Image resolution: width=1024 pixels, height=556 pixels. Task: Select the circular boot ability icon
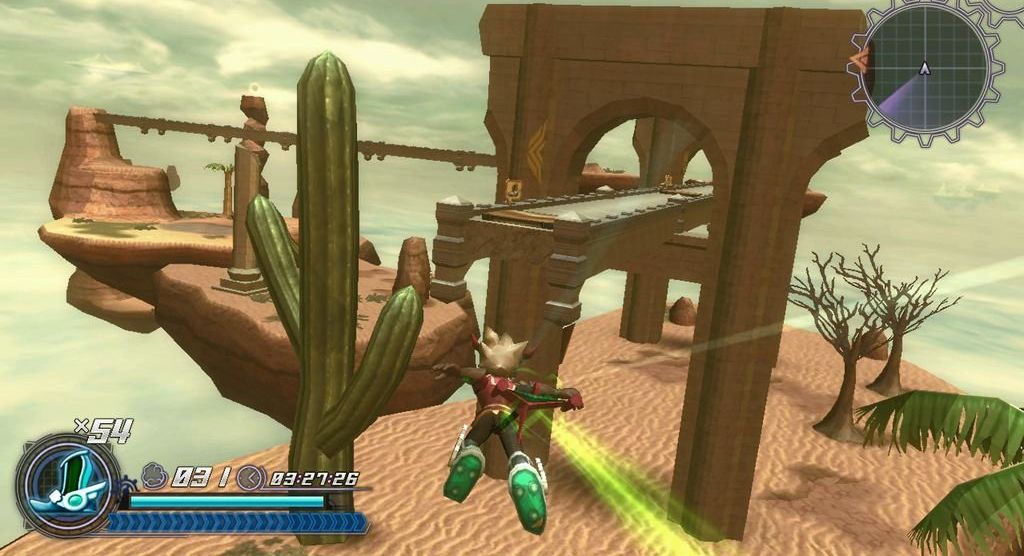68,485
